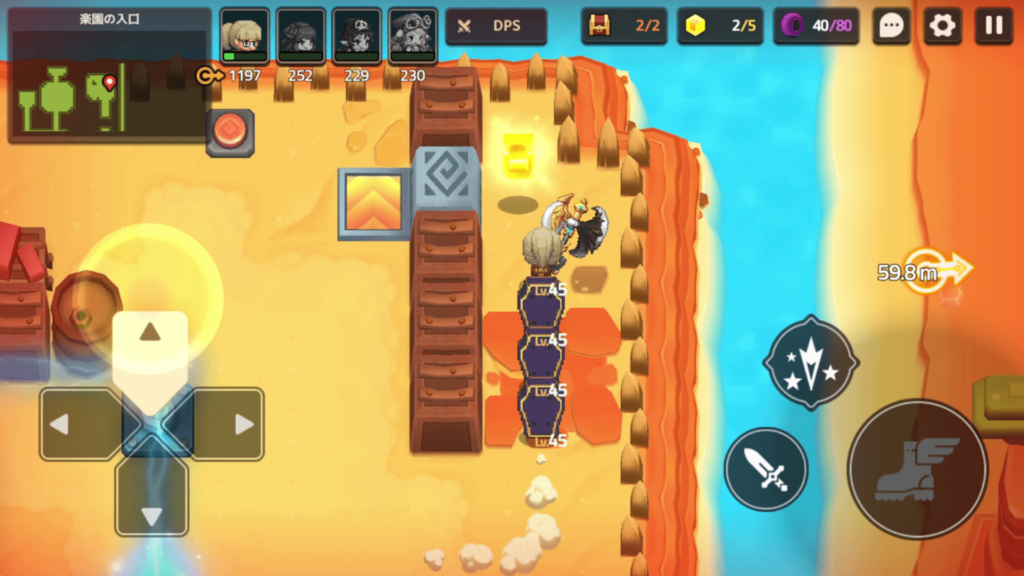The height and width of the screenshot is (576, 1024).
Task: Open the stage minimap
Action: pyautogui.click(x=108, y=77)
